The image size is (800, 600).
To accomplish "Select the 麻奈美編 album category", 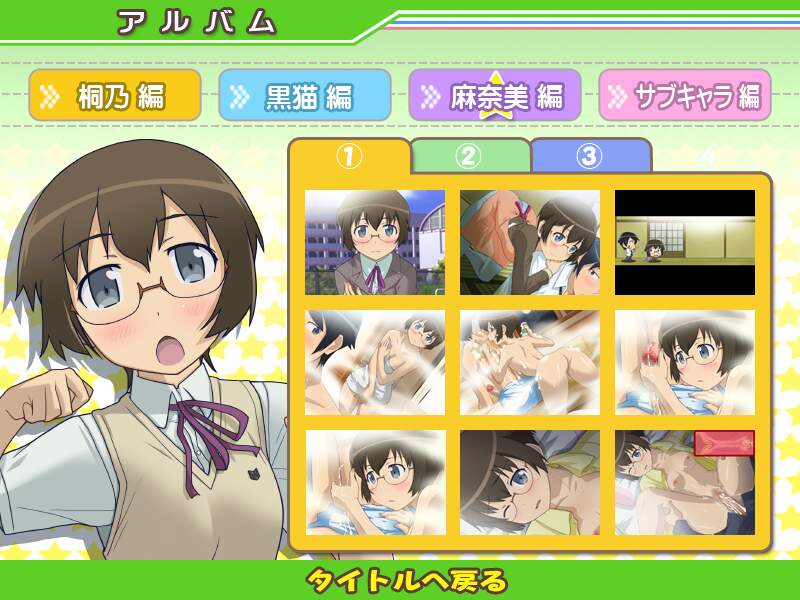I will click(494, 95).
